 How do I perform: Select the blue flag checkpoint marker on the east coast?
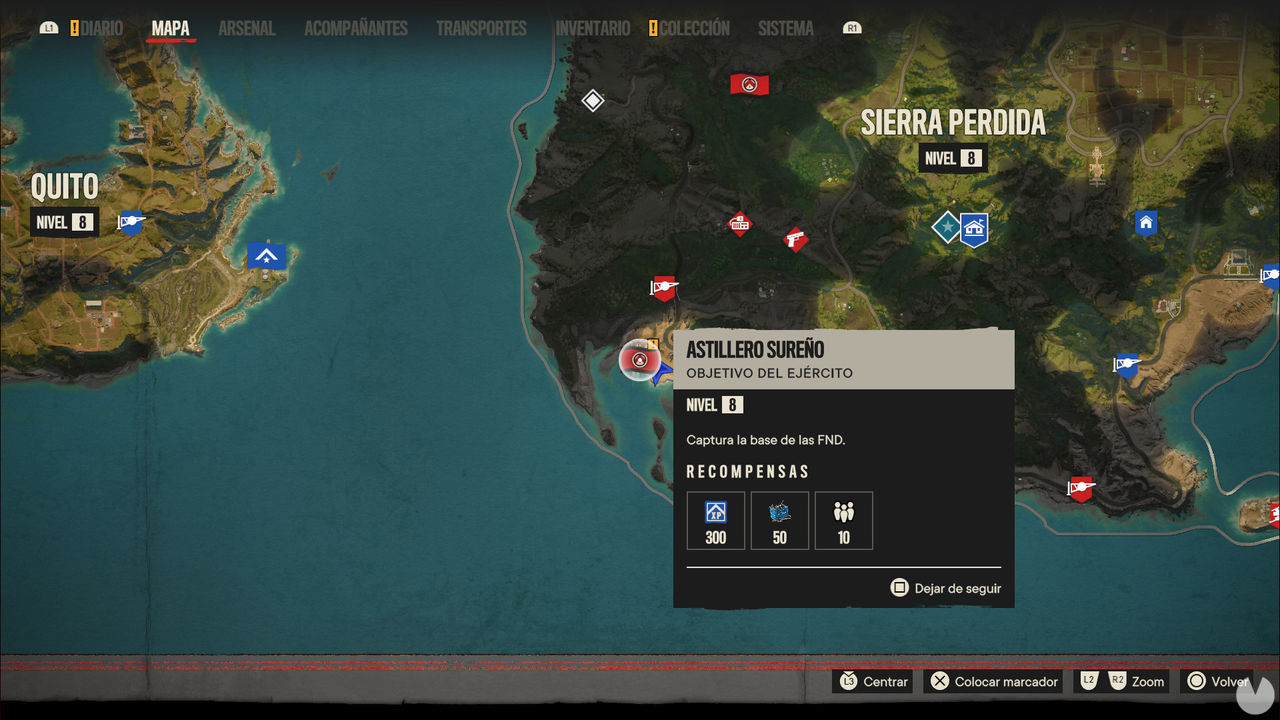click(1126, 366)
